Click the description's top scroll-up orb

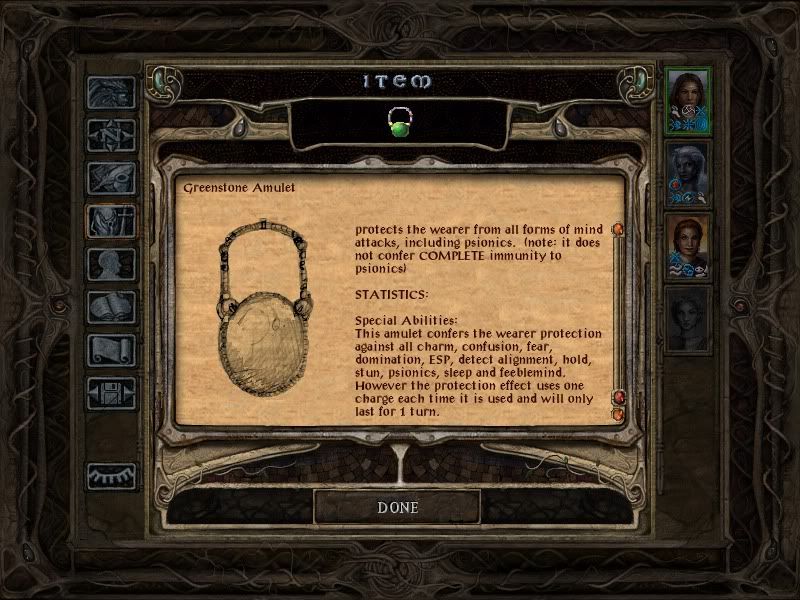click(x=618, y=230)
